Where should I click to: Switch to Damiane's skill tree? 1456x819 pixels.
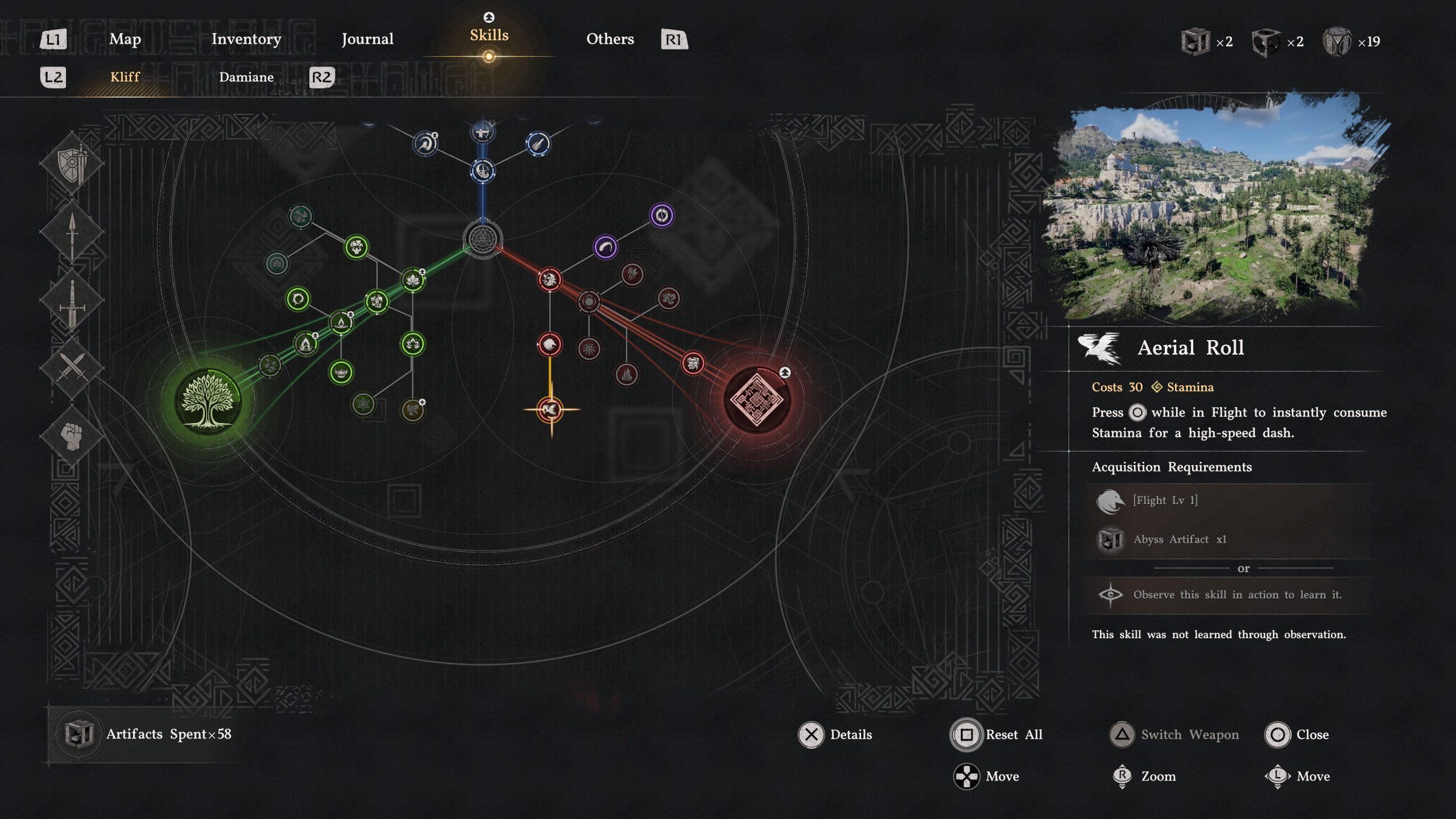pos(246,77)
